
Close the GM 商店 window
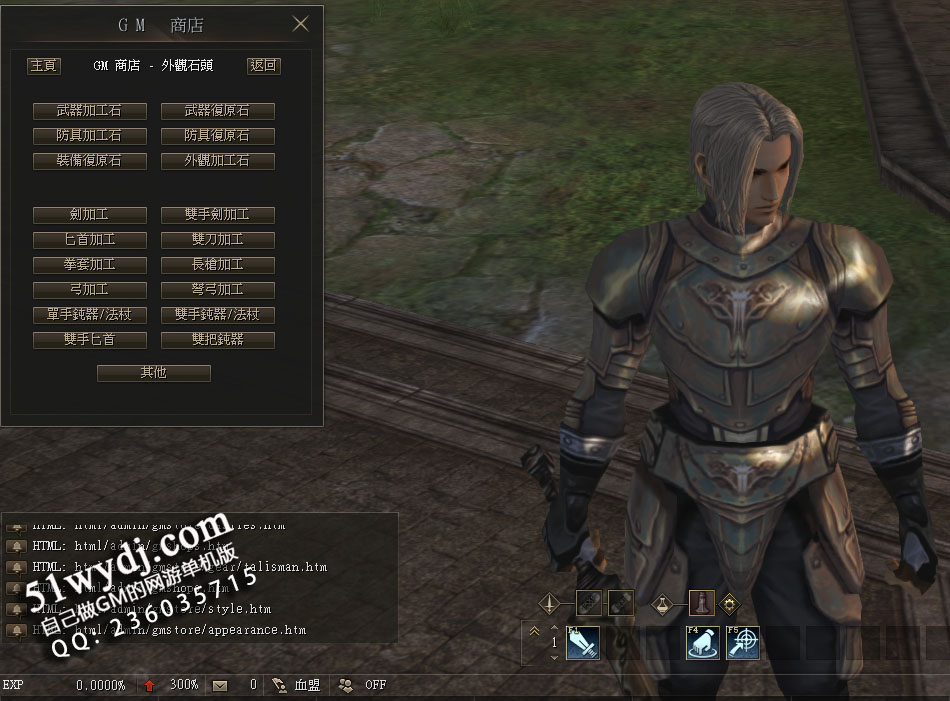300,24
